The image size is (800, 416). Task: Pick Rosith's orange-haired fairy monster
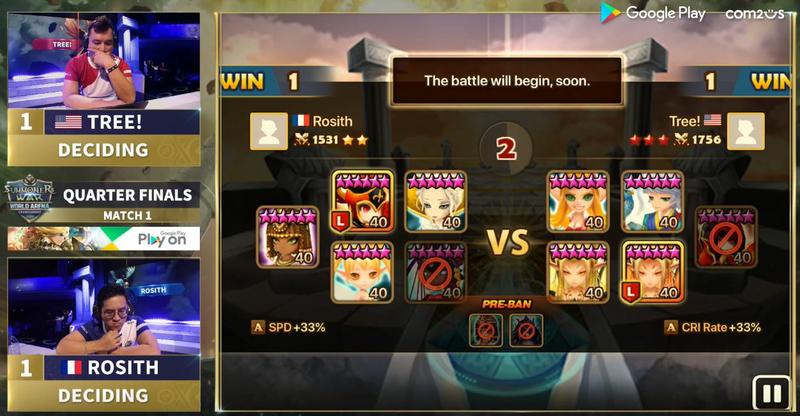click(x=362, y=272)
